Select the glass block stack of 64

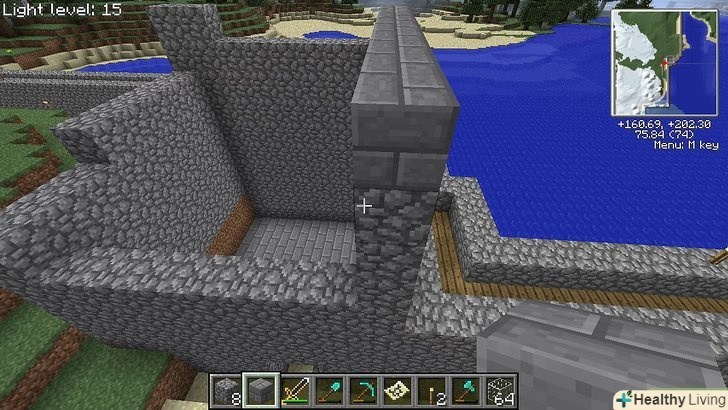(500, 391)
